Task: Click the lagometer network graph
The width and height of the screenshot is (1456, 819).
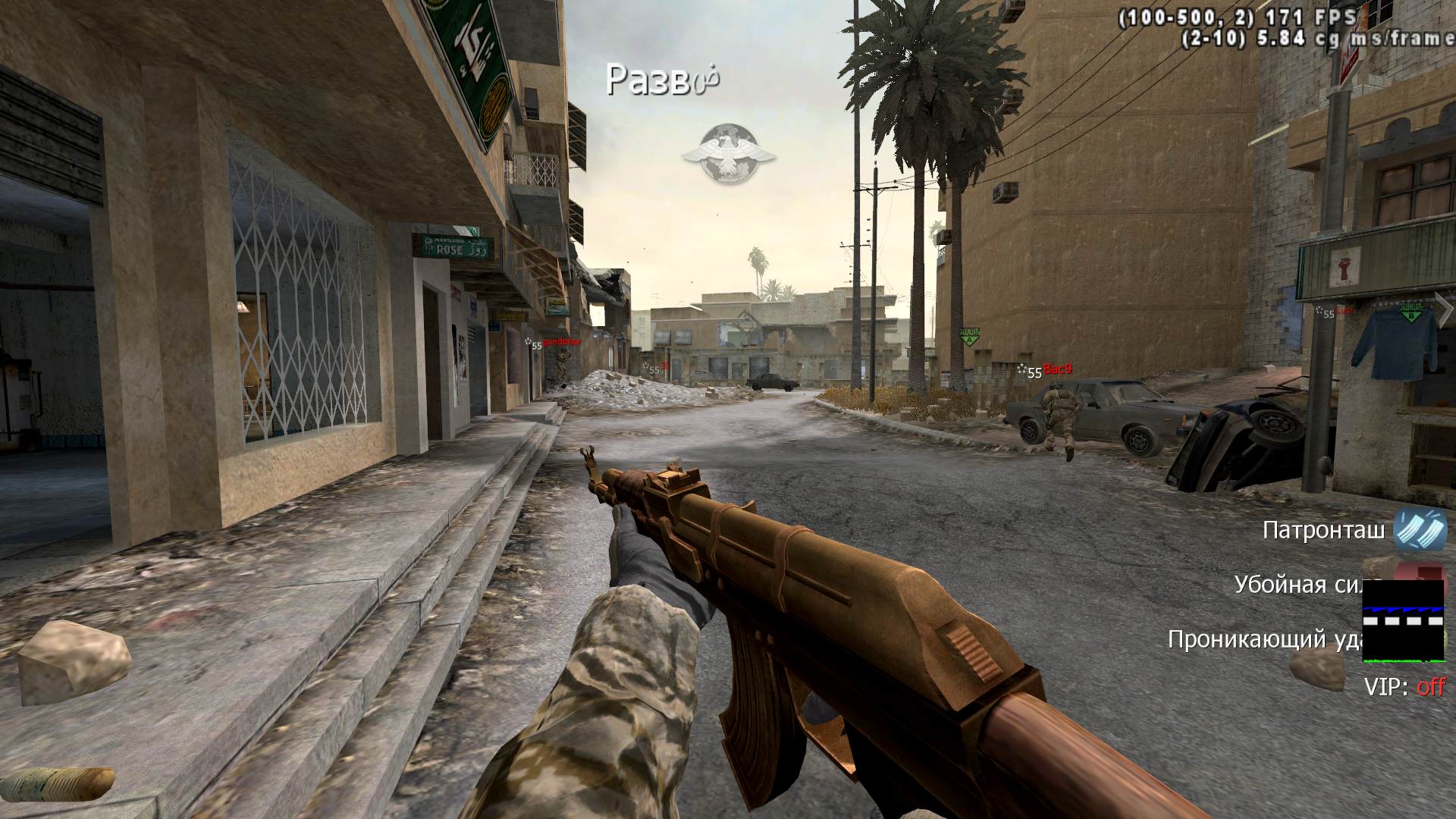Action: click(x=1404, y=620)
